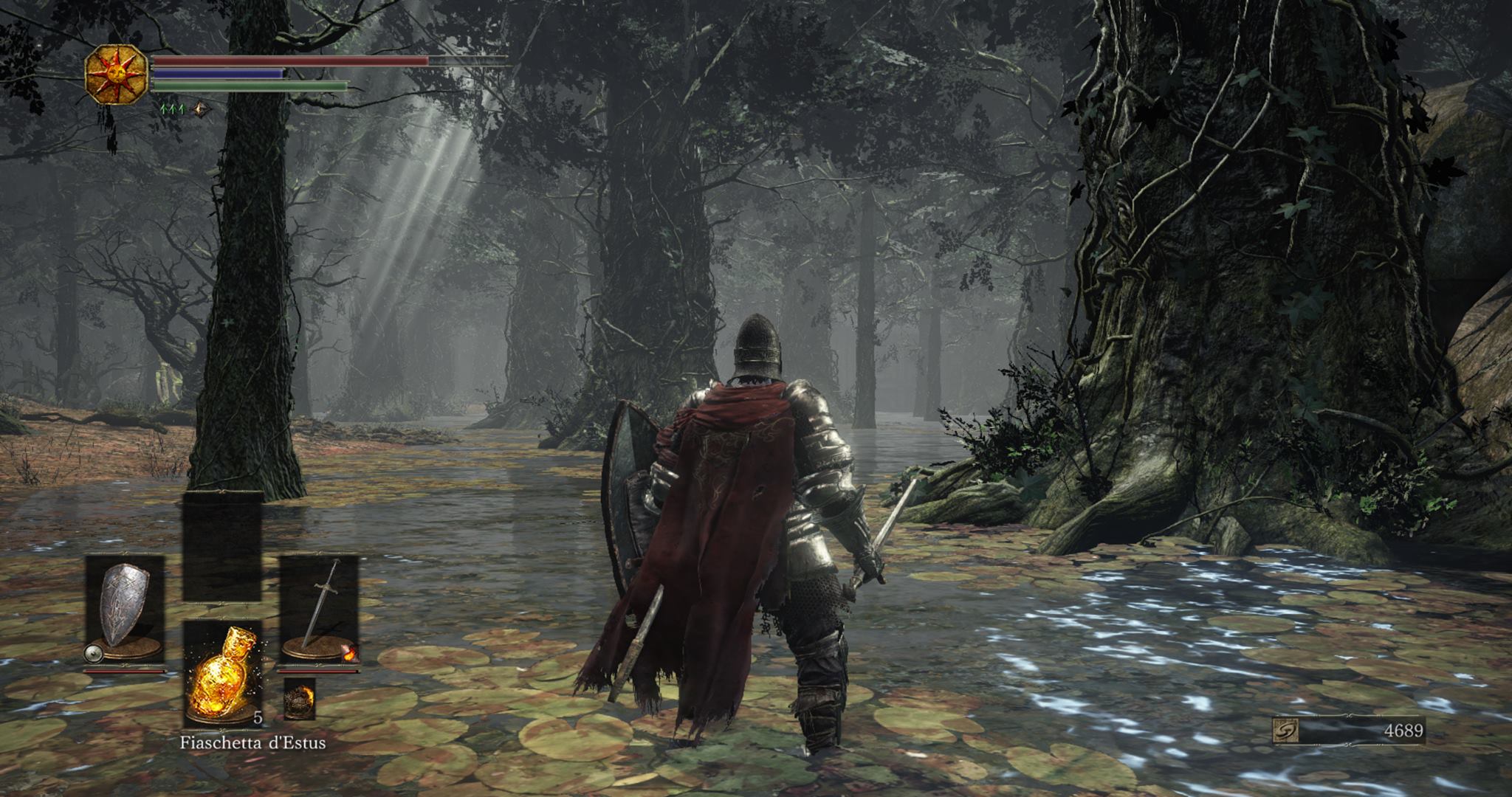This screenshot has height=797, width=1512.
Task: Click the fire skill icon on sword slot
Action: pyautogui.click(x=348, y=652)
